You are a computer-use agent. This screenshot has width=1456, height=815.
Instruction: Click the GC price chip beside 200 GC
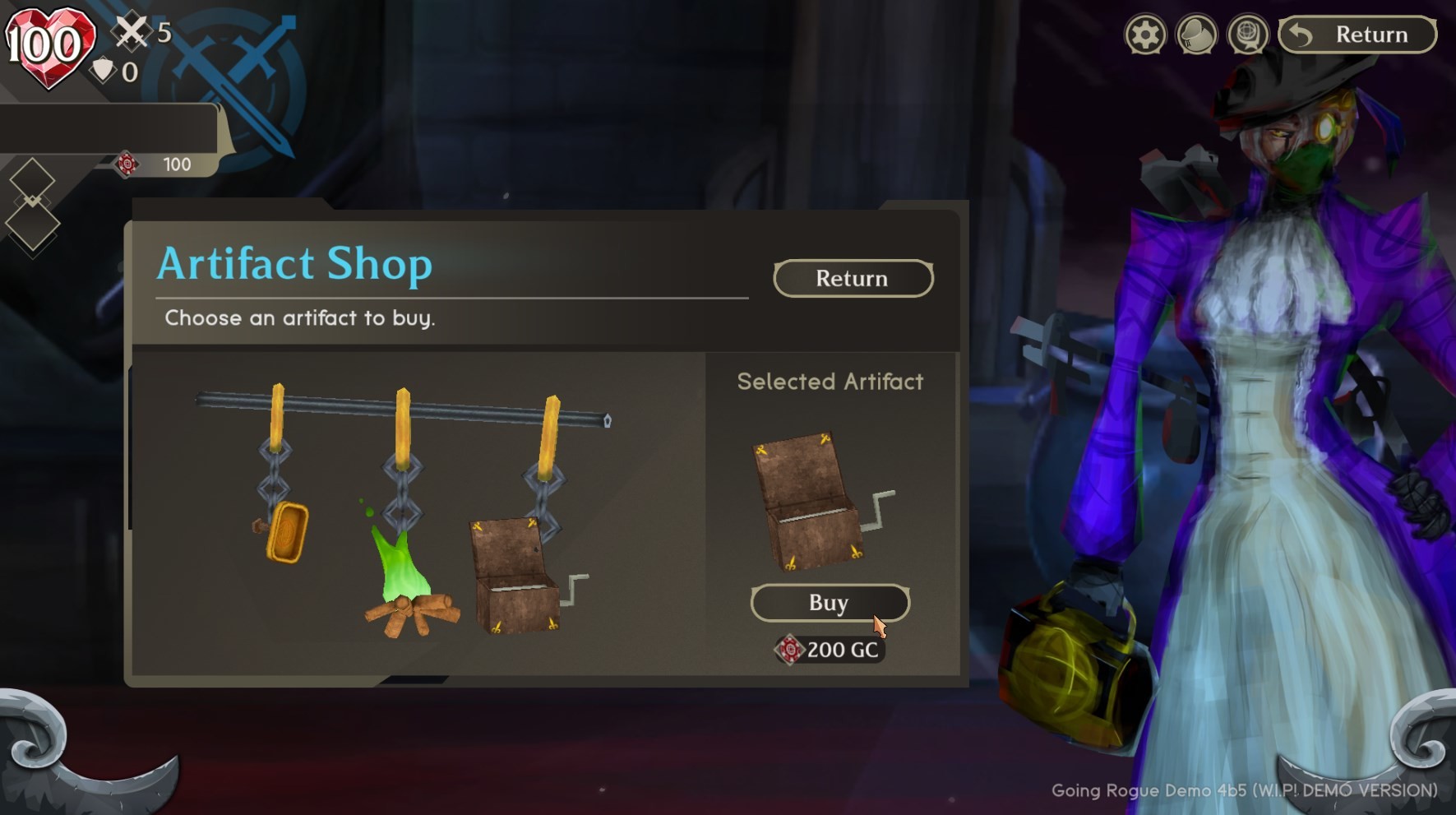(x=788, y=650)
